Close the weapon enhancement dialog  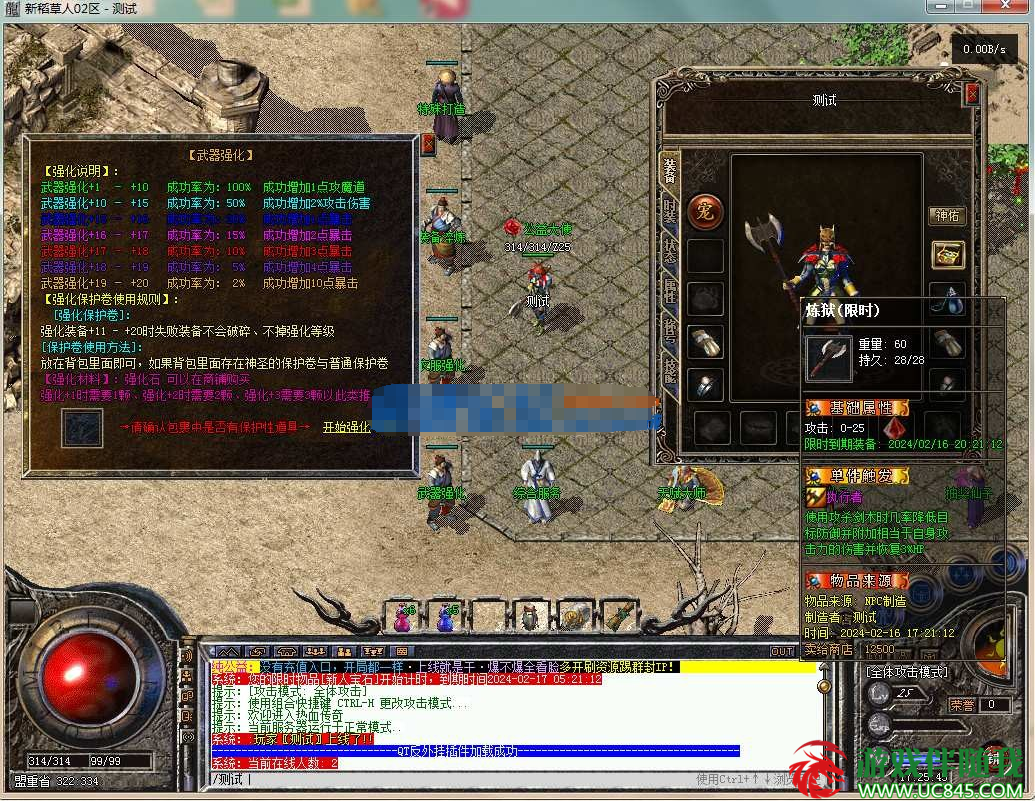click(x=428, y=144)
